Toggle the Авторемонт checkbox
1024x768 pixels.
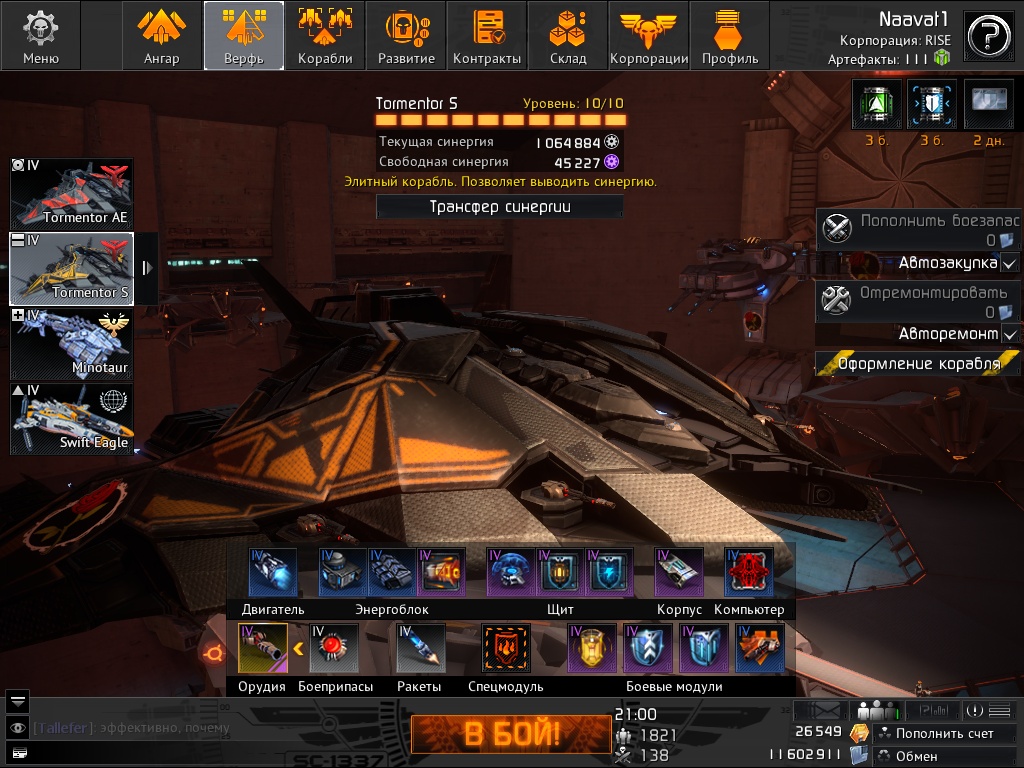(1010, 334)
